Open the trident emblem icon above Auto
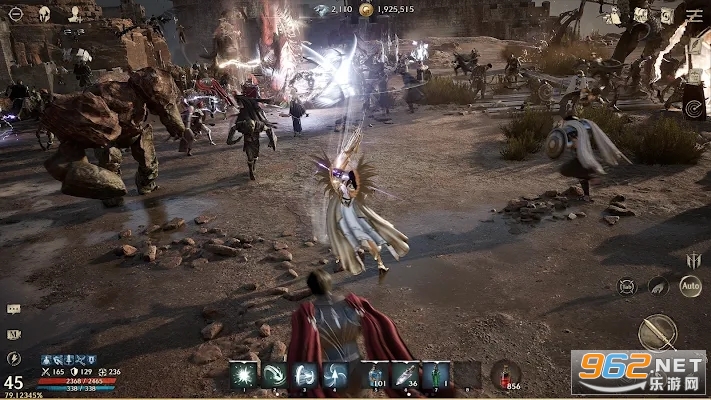The height and width of the screenshot is (400, 711). pyautogui.click(x=693, y=260)
